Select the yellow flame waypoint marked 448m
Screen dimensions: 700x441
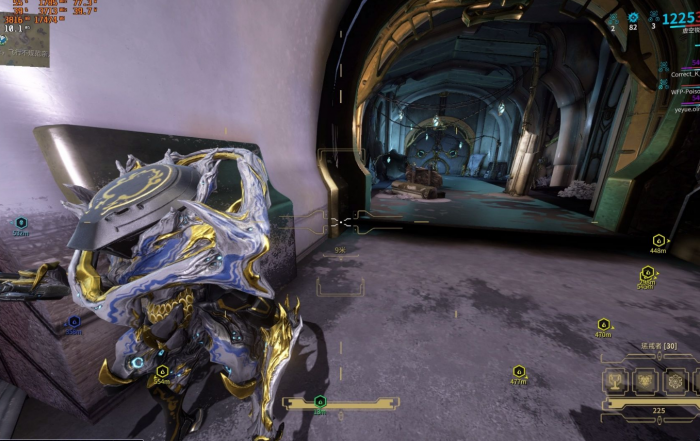click(658, 241)
